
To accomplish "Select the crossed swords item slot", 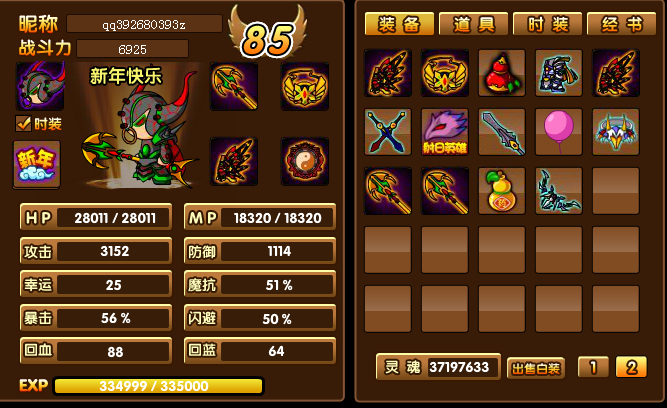I will click(x=388, y=132).
